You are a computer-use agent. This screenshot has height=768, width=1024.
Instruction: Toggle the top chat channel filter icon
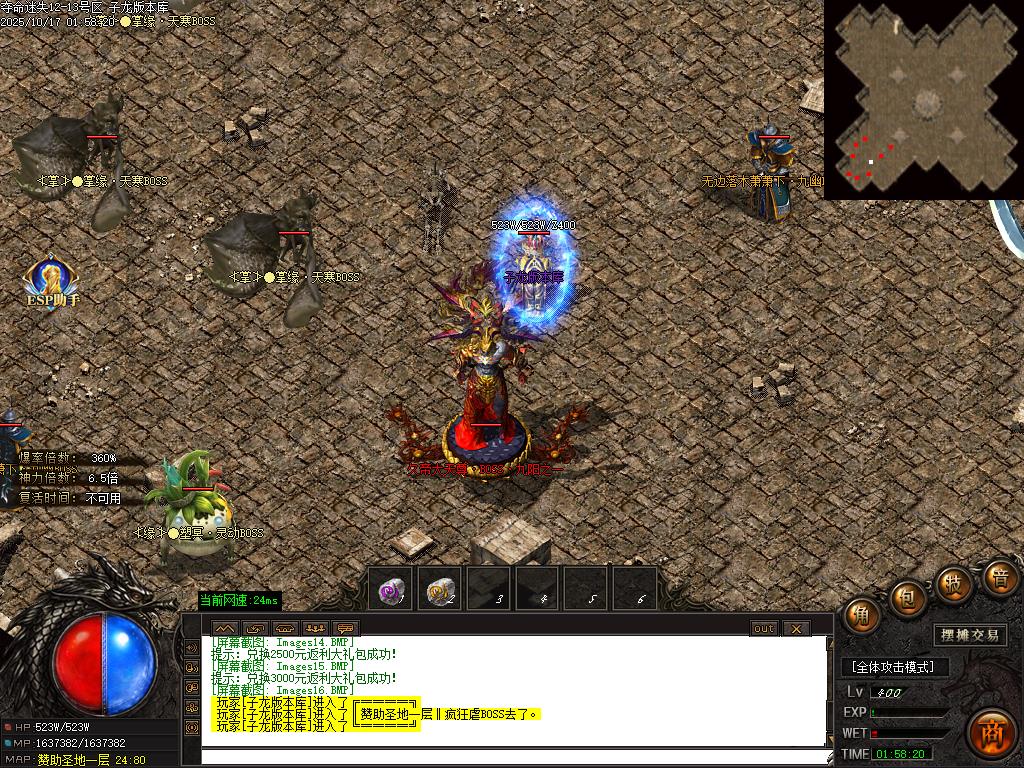point(191,646)
